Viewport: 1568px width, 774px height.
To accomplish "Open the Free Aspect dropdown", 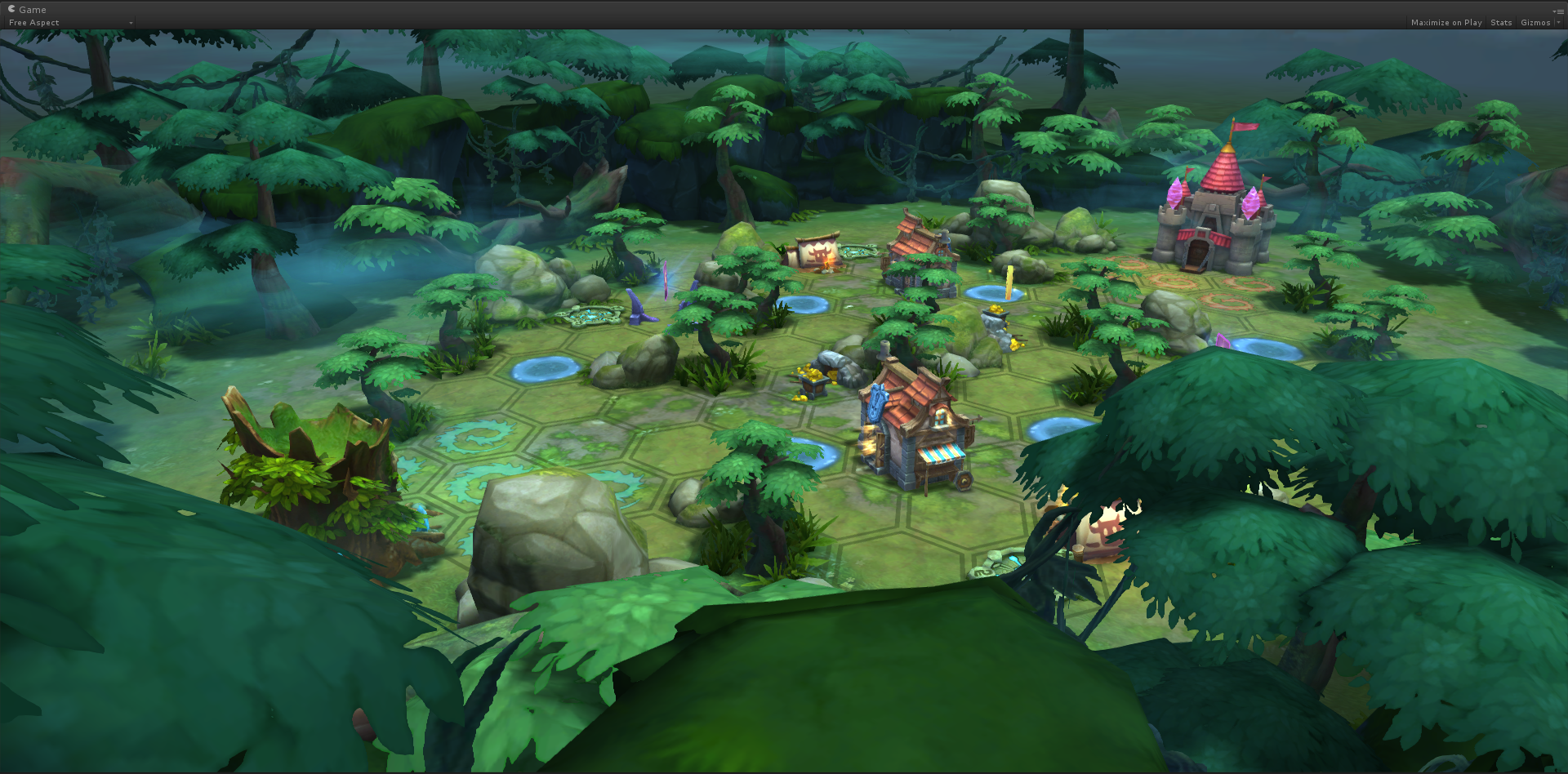I will pos(69,23).
